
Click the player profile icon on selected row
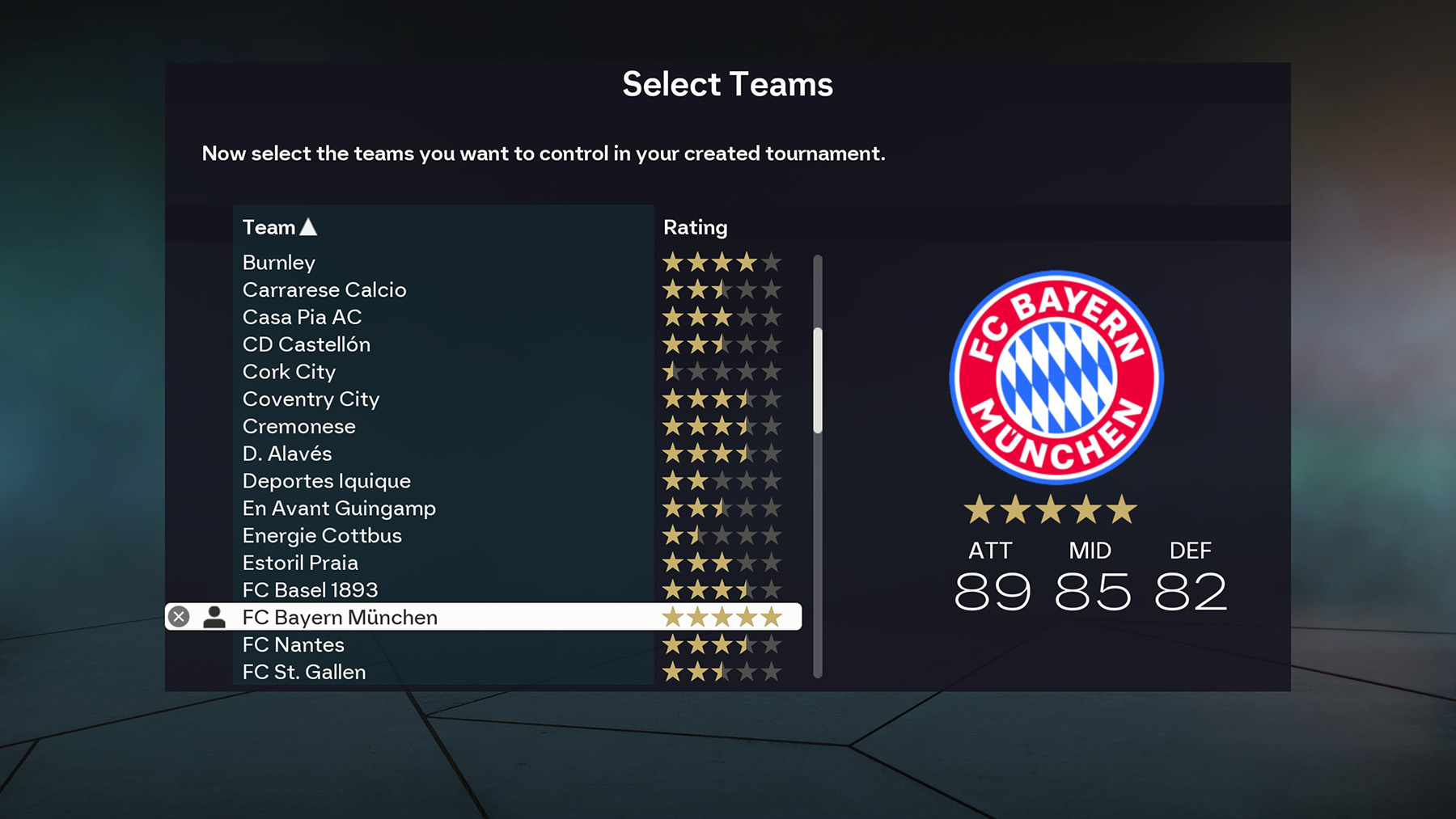tap(214, 616)
